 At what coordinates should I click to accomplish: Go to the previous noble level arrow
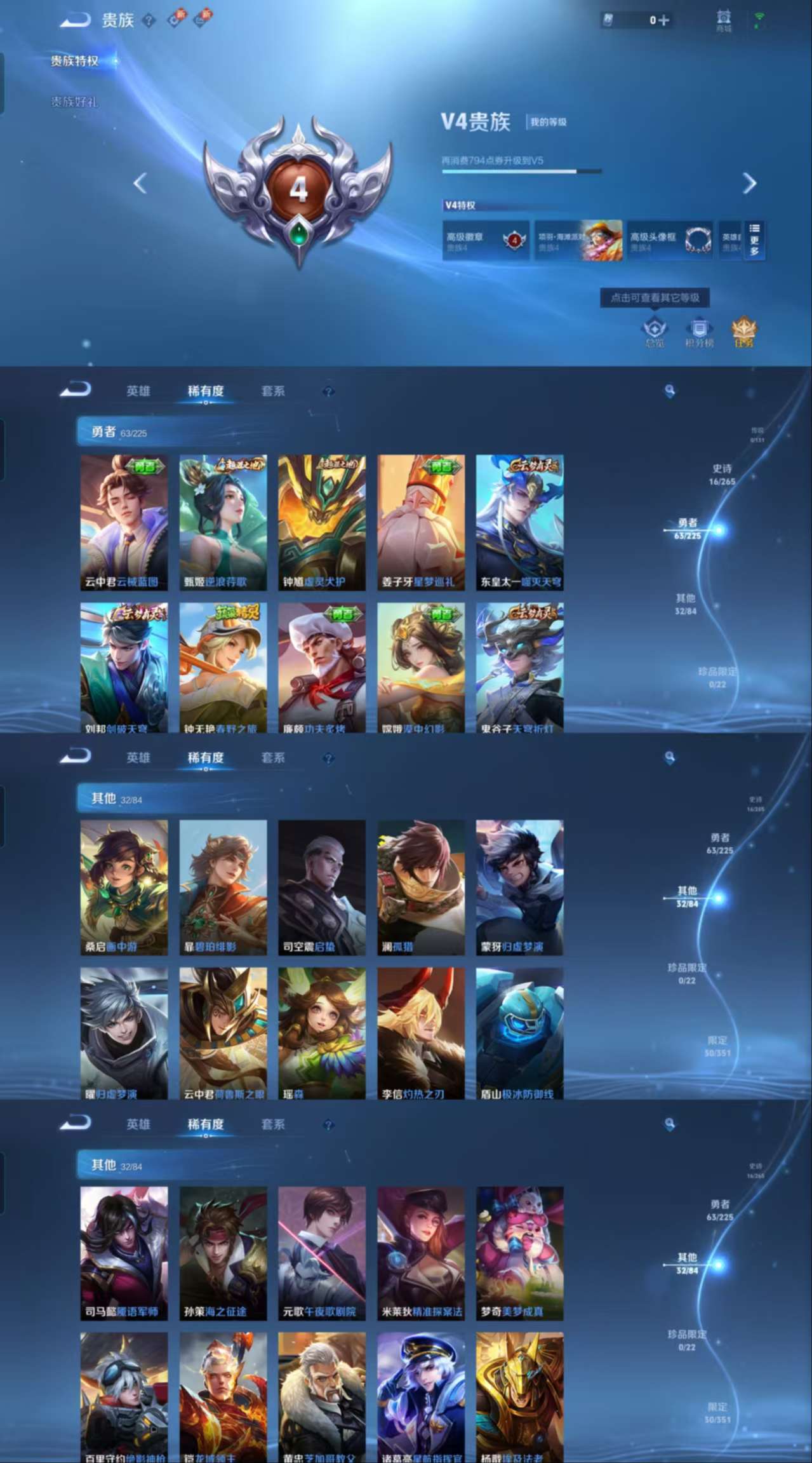(x=140, y=184)
